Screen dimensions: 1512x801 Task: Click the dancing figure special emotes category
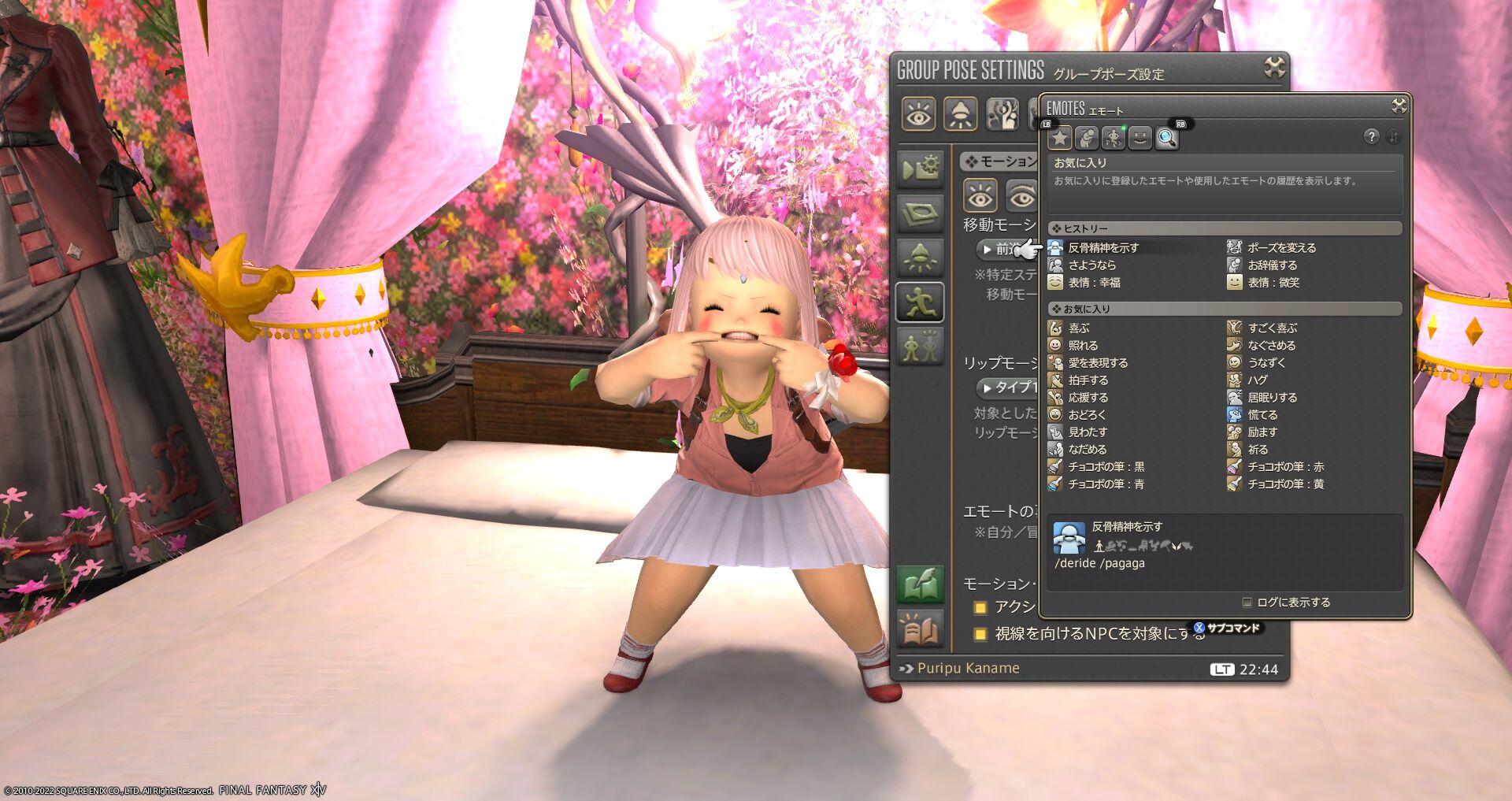1114,138
